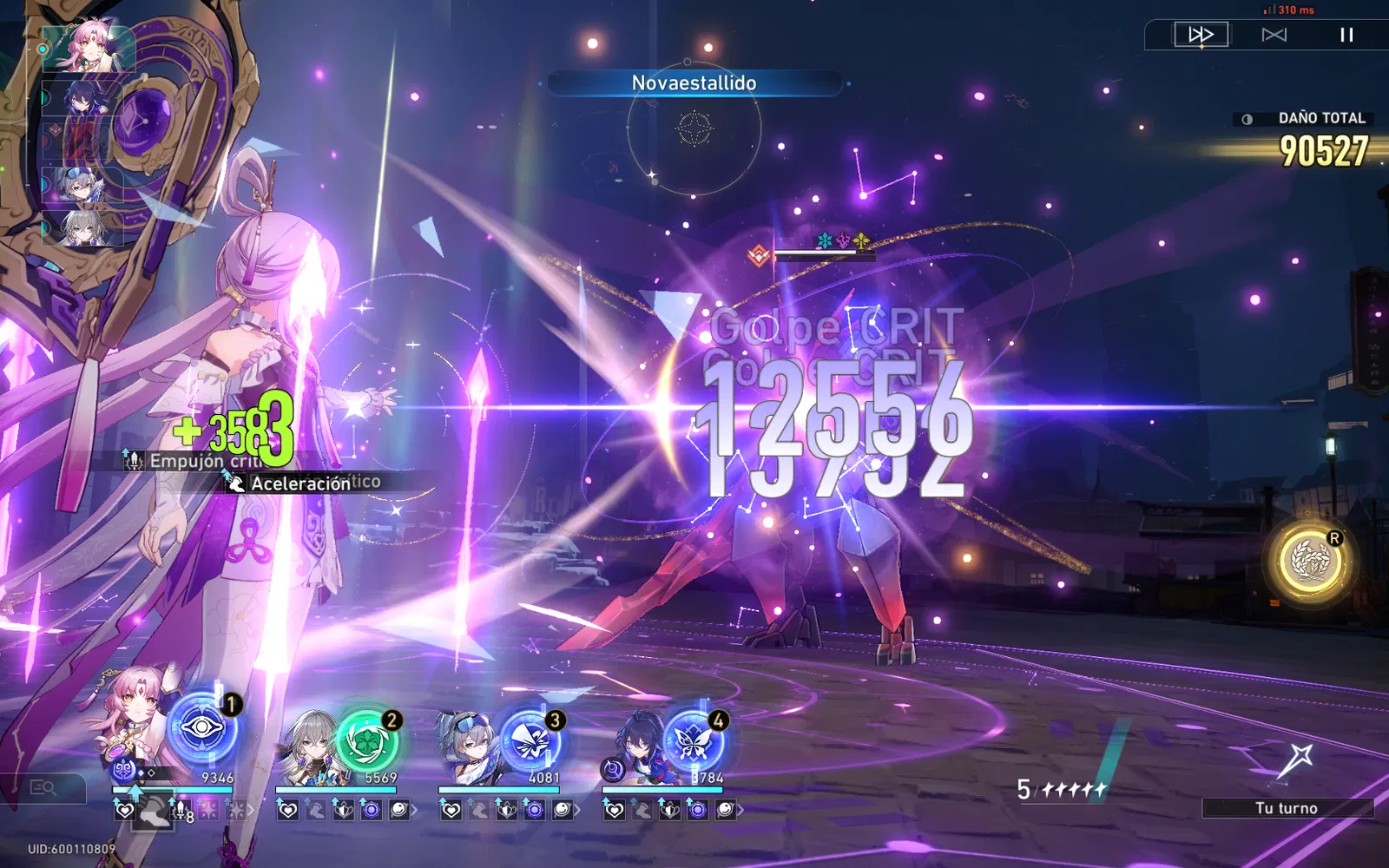The width and height of the screenshot is (1389, 868).
Task: Open the enemy details magnifier list icon
Action: 43,787
